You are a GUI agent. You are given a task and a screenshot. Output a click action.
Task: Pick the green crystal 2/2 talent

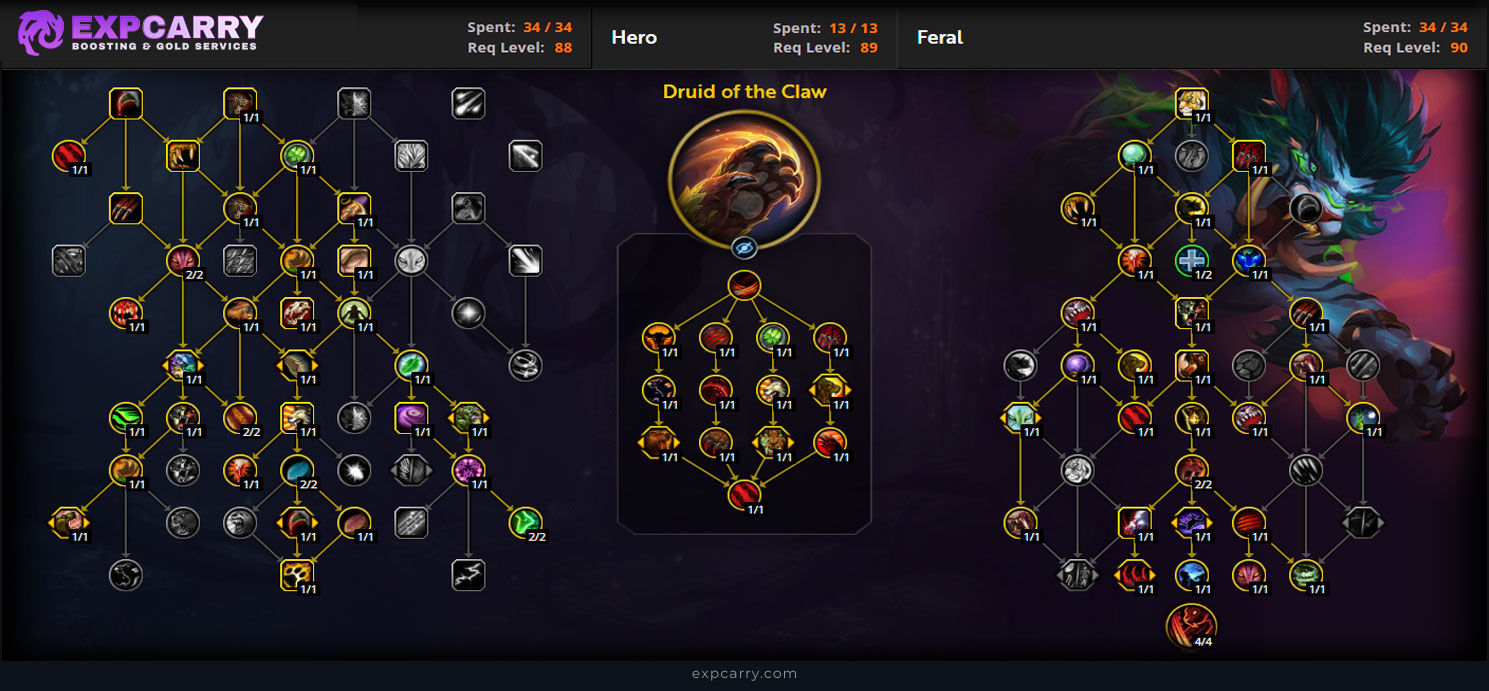pyautogui.click(x=525, y=521)
